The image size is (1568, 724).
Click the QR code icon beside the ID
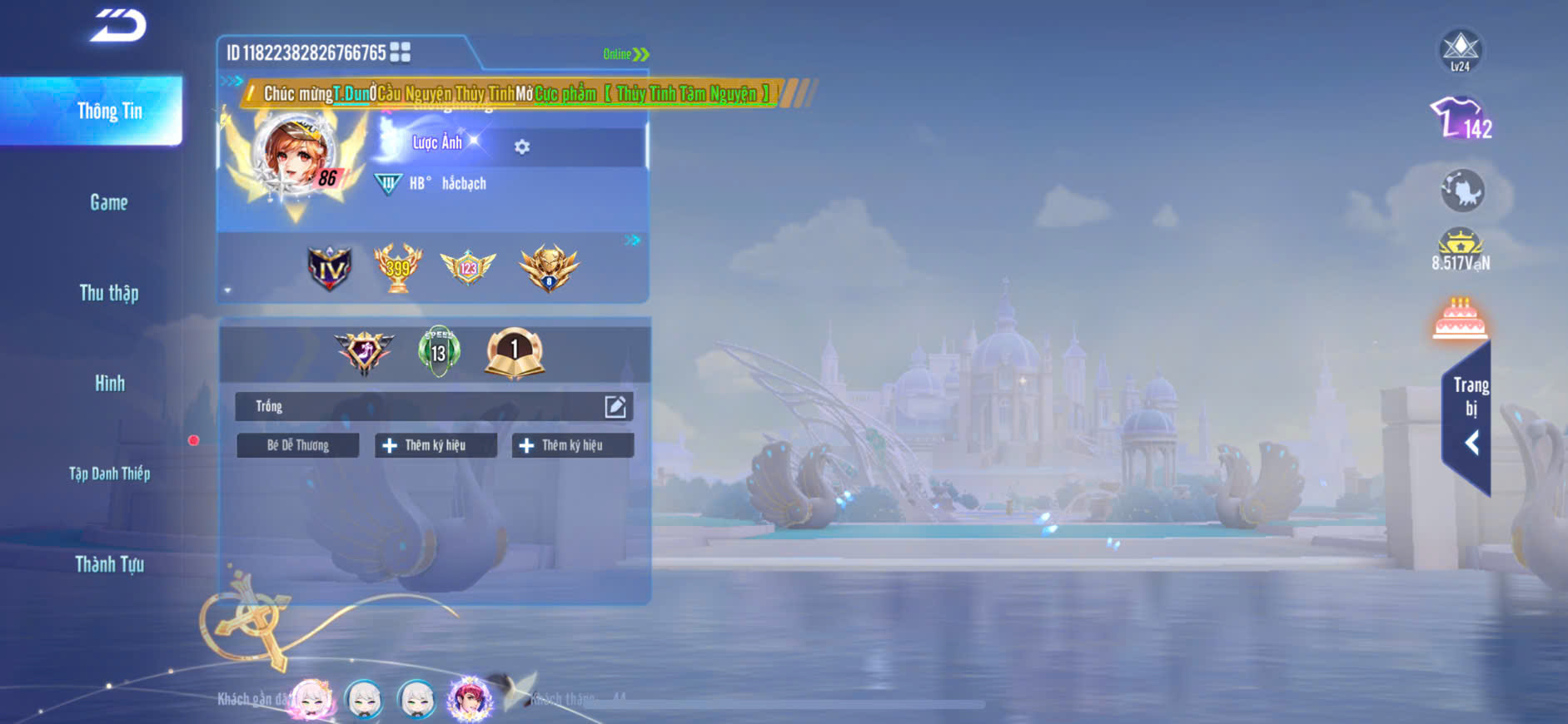400,52
